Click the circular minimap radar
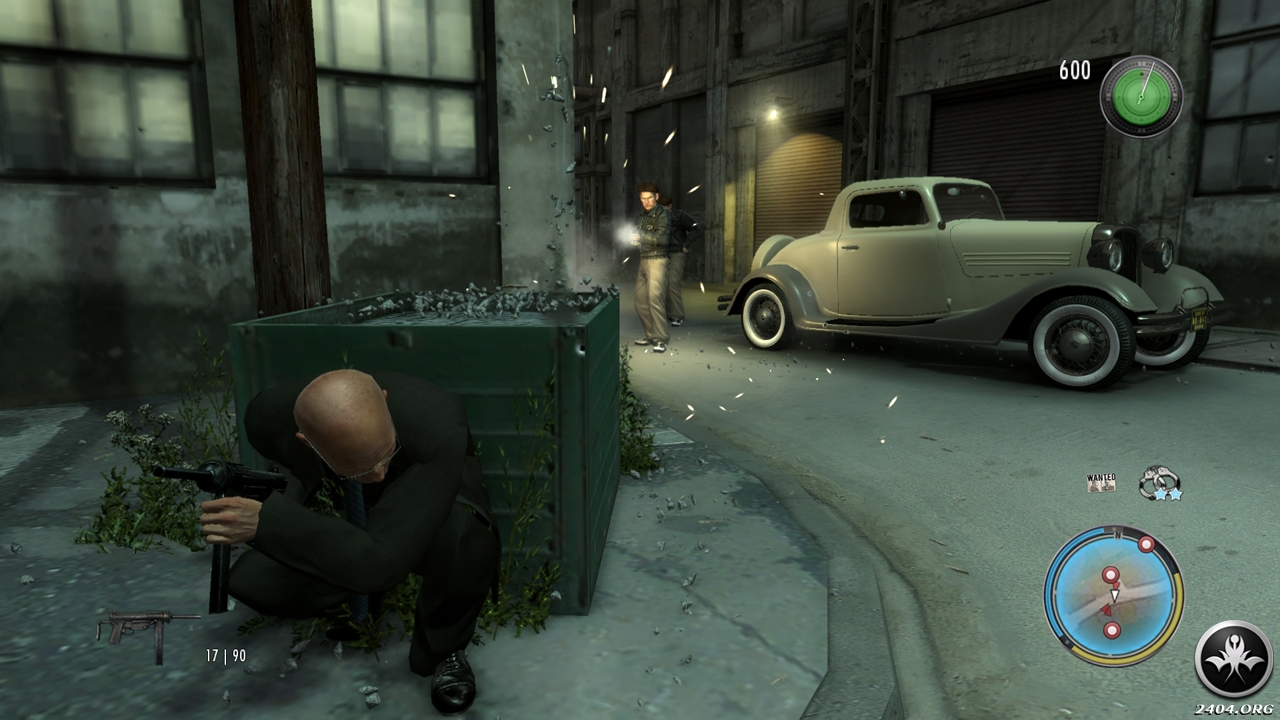Image resolution: width=1280 pixels, height=720 pixels. tap(1113, 596)
